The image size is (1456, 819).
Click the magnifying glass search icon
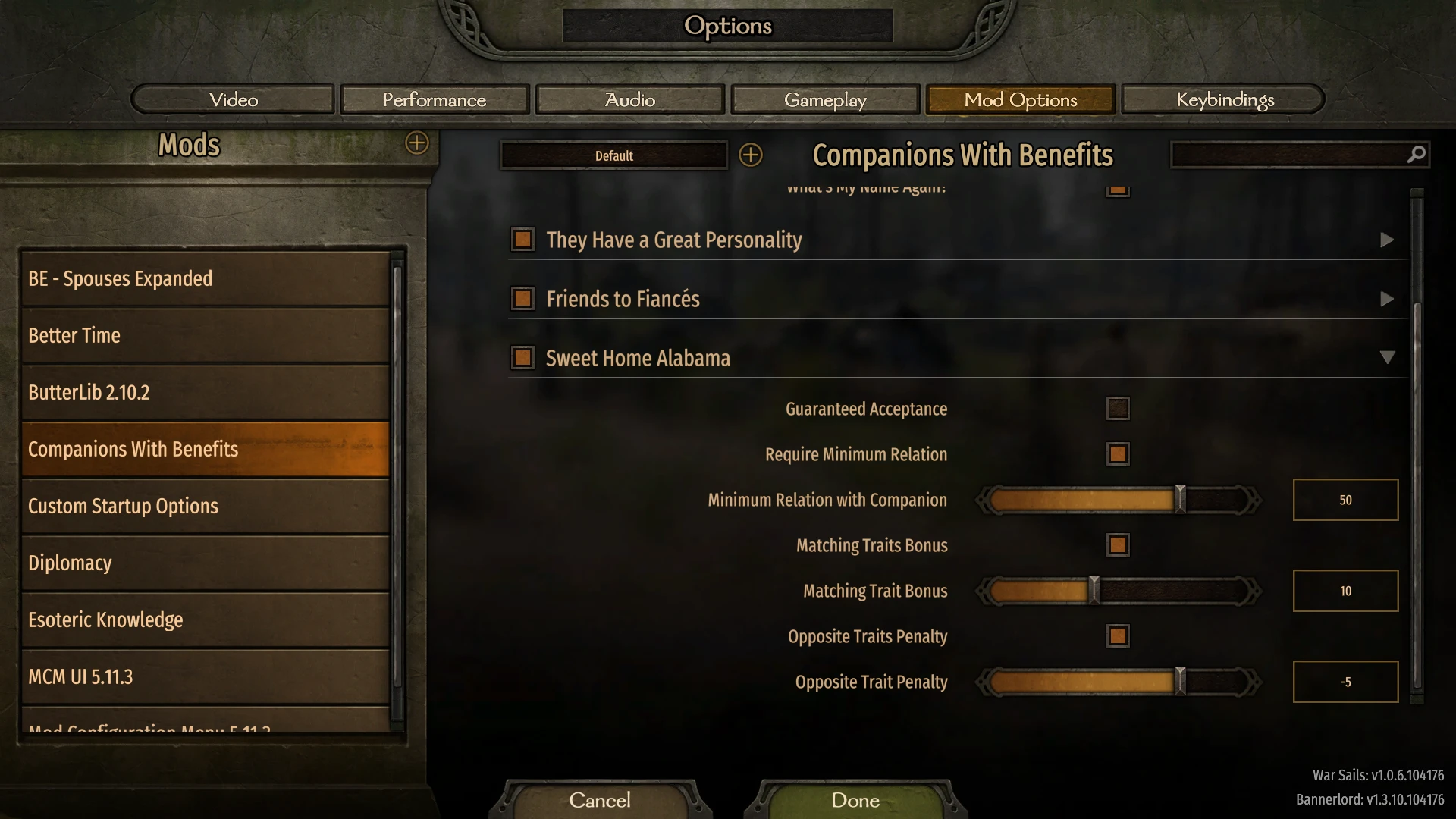(1415, 154)
